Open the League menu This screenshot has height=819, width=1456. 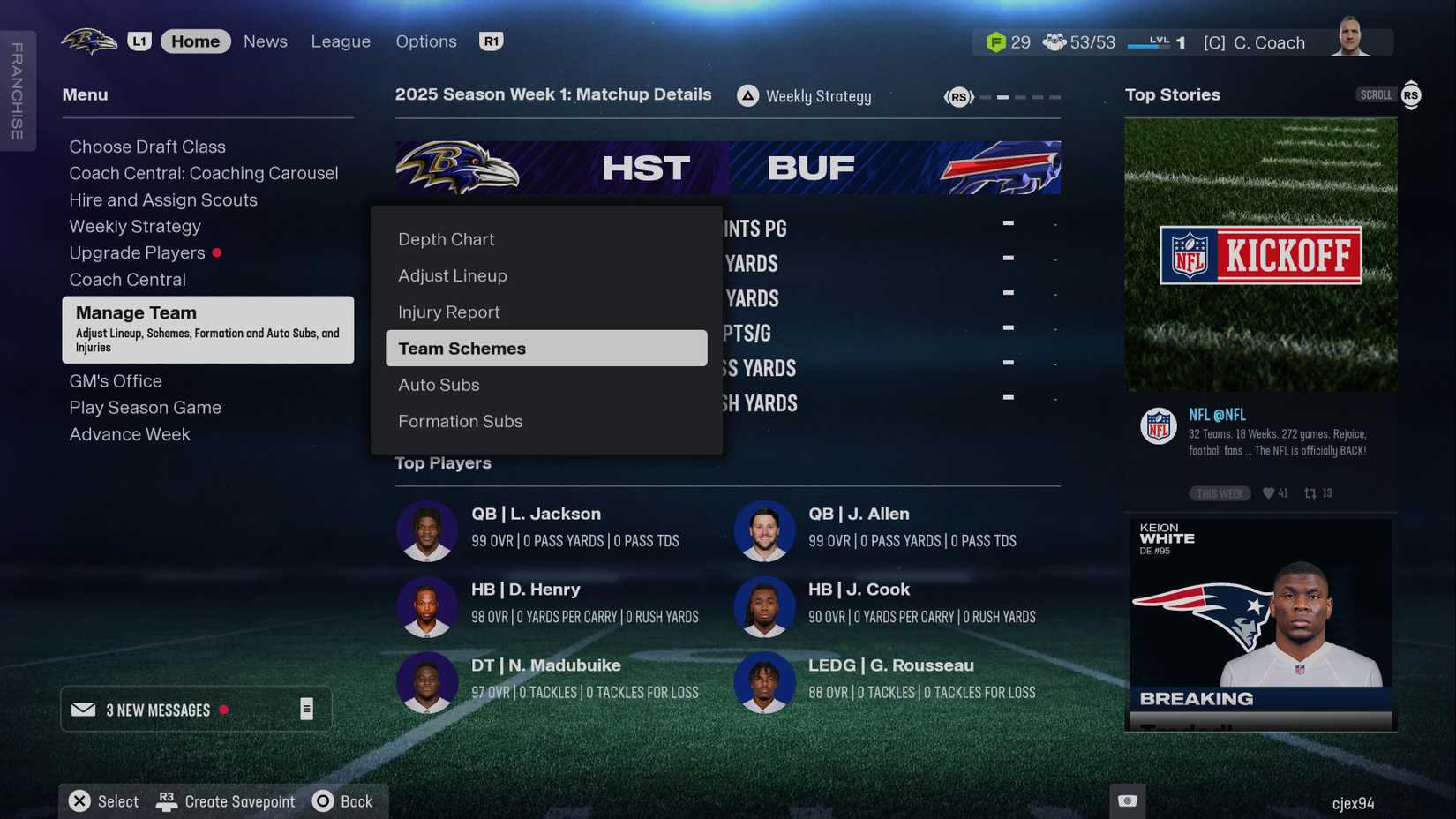[341, 41]
